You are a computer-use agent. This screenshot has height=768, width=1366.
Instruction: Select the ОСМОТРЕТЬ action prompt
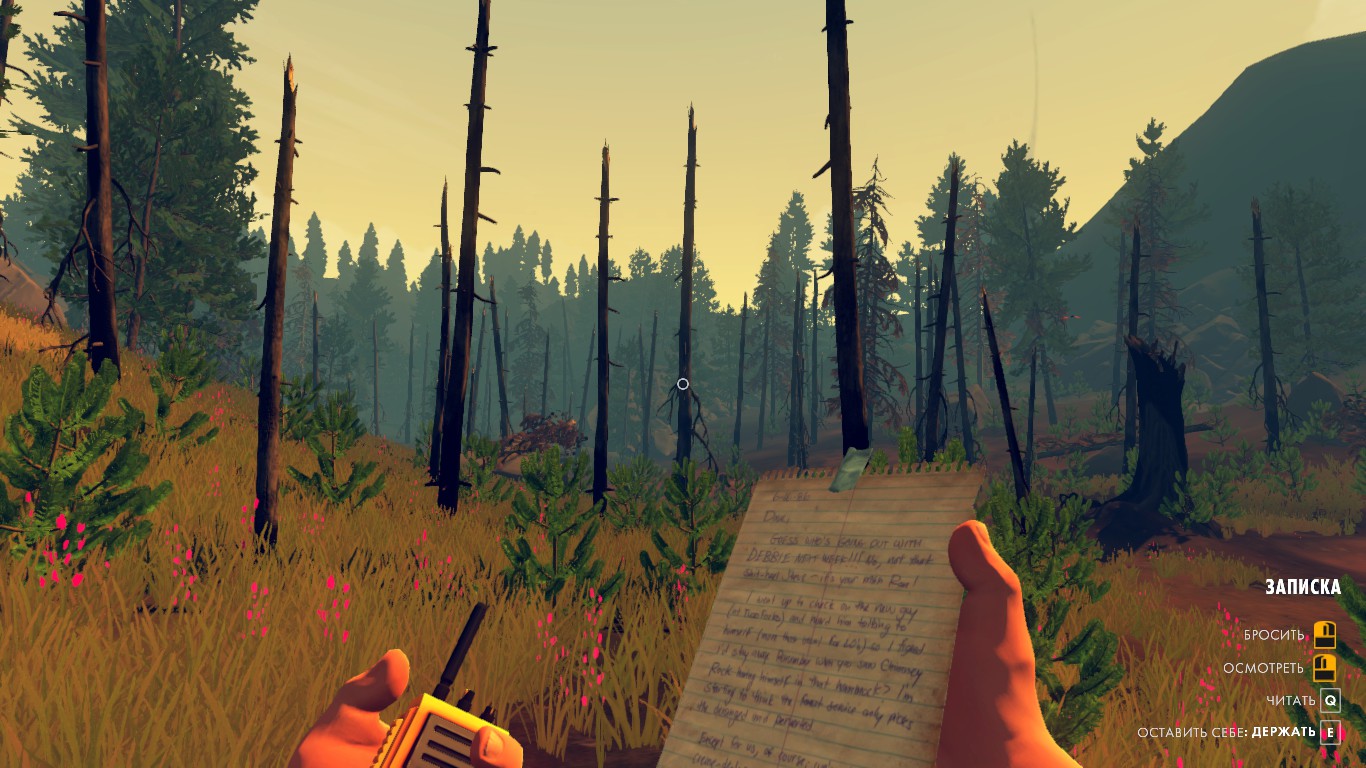coord(1264,668)
